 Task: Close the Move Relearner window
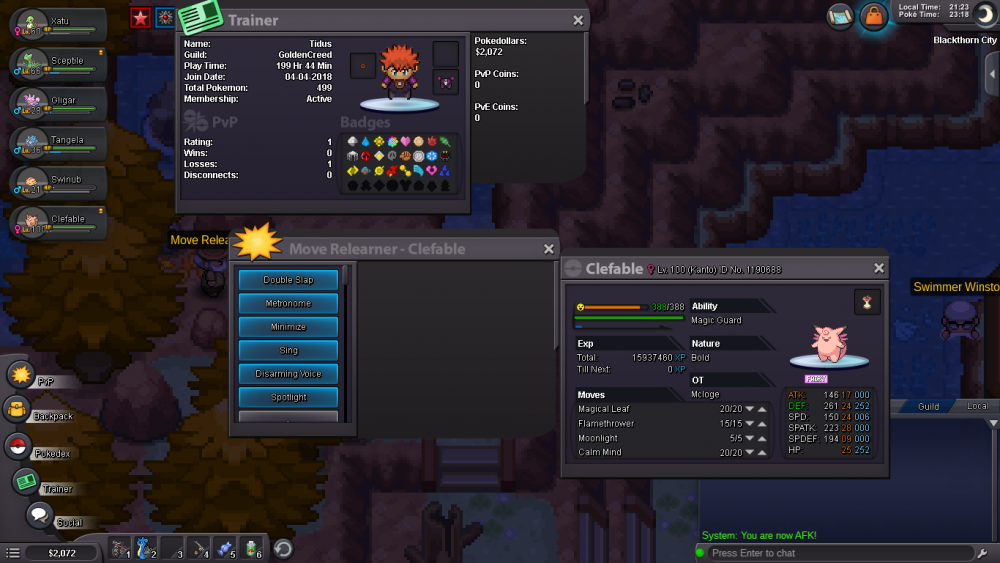coord(549,249)
